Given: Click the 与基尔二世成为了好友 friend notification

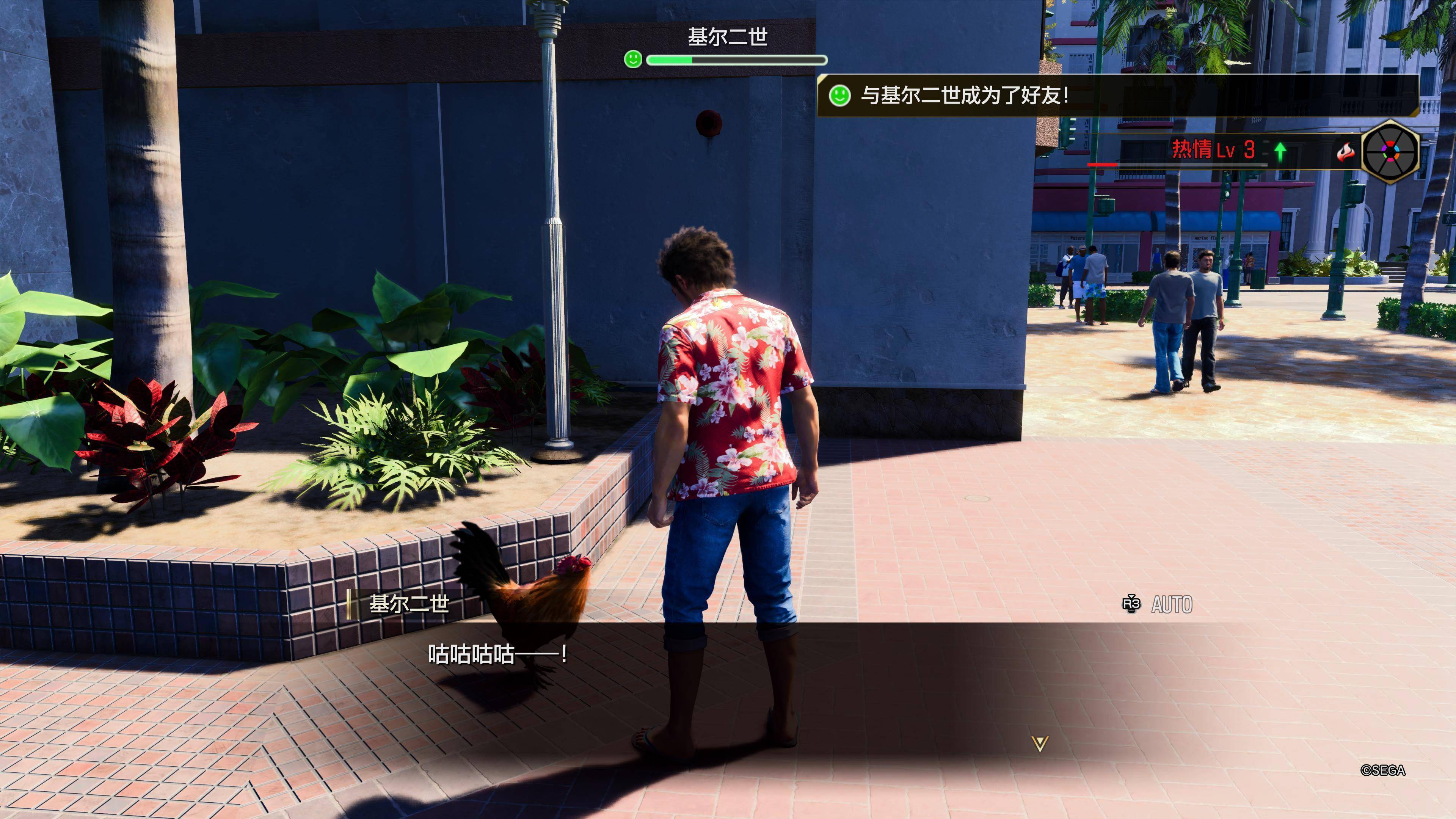Looking at the screenshot, I should 964,95.
